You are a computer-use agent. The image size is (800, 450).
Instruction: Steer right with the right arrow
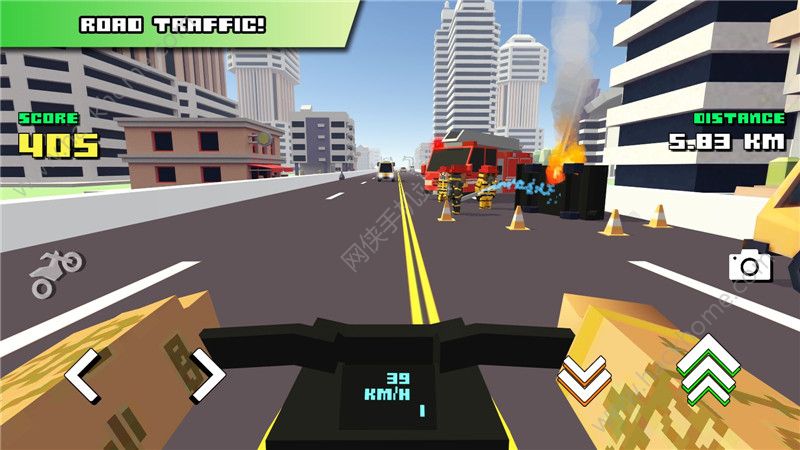tap(208, 375)
